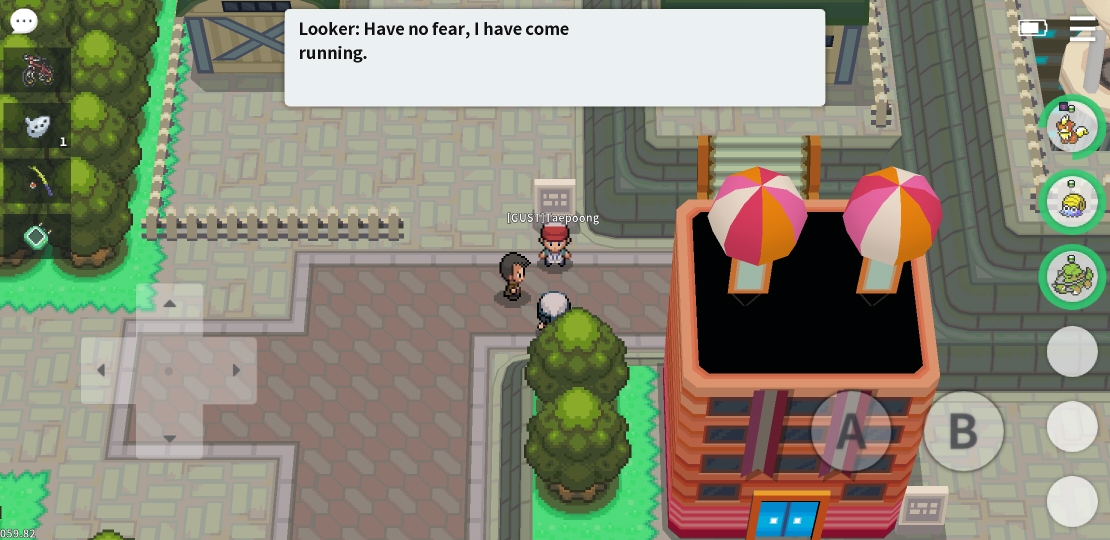Select the orange Buizel party slot
Screen dimensions: 1110x540
click(1072, 127)
